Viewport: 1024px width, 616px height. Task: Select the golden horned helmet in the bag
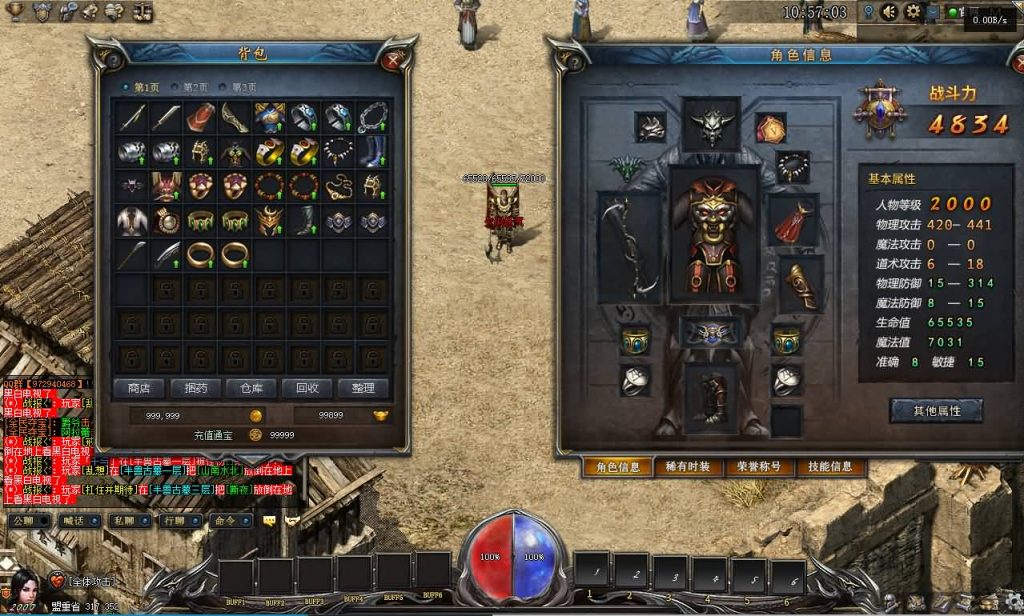269,220
